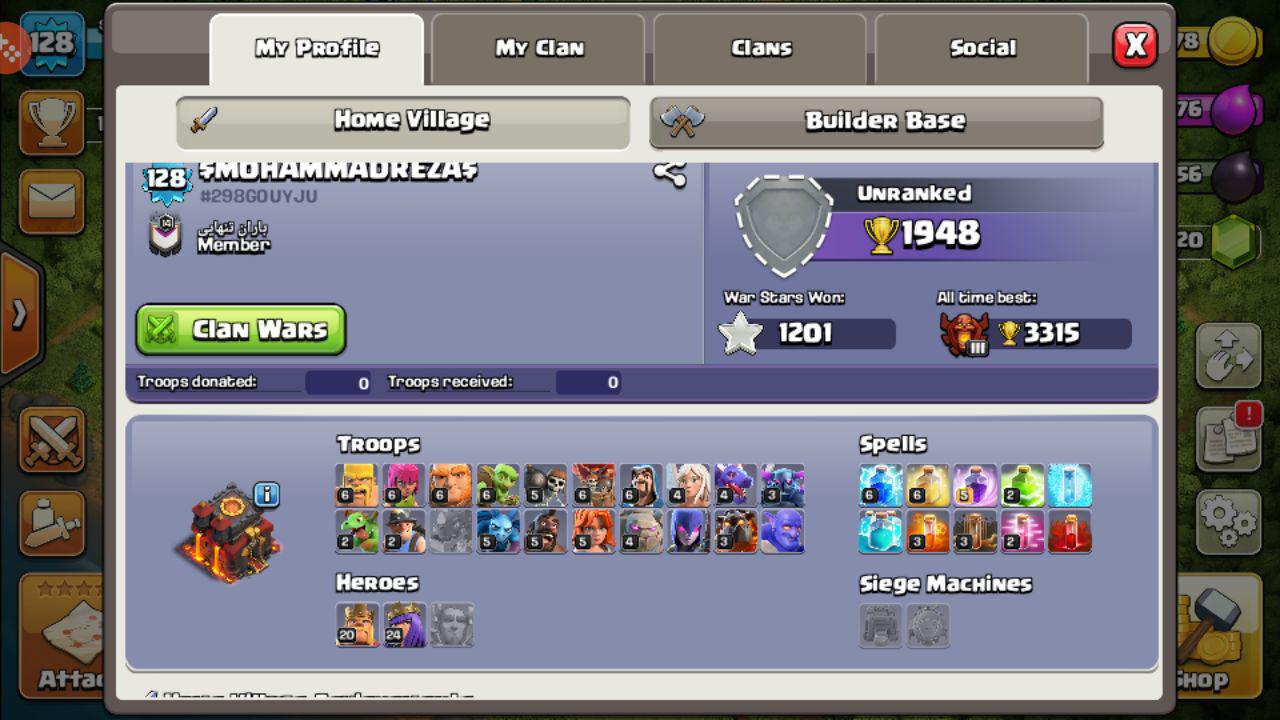The height and width of the screenshot is (720, 1280).
Task: Show the Home Village profile
Action: pos(403,121)
